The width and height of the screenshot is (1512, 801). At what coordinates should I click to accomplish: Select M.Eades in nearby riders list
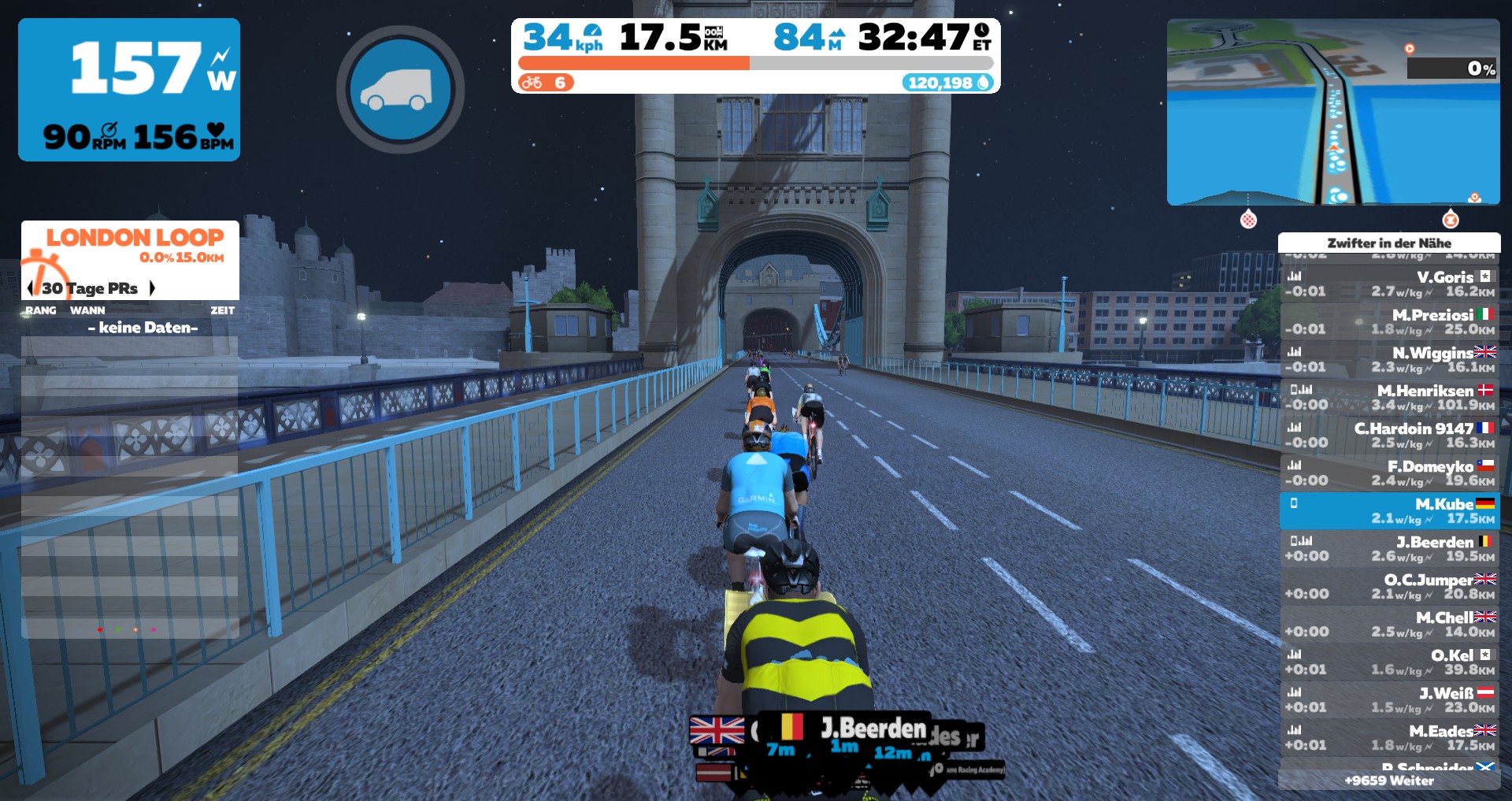click(x=1389, y=738)
